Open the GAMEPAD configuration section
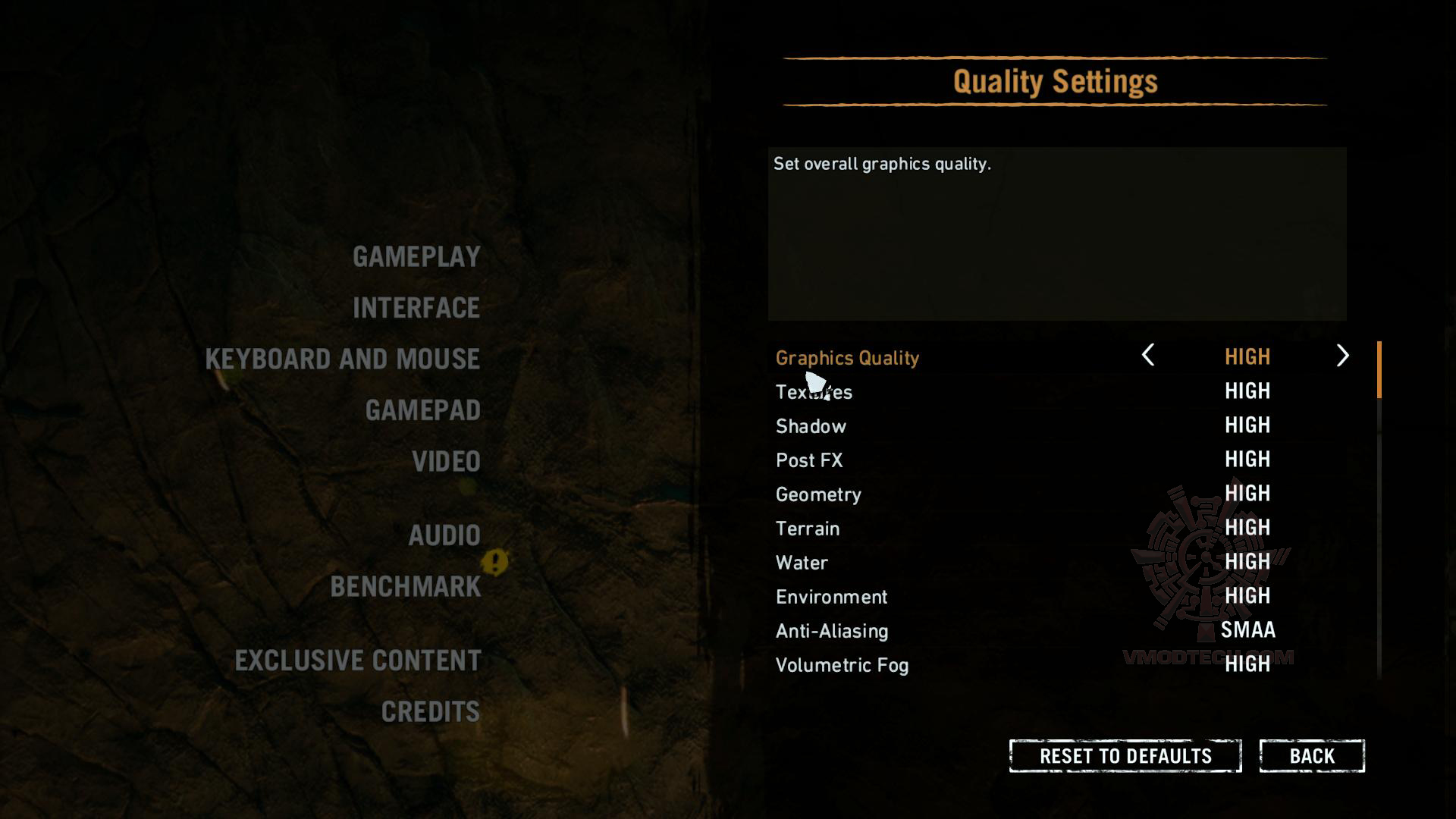Screen dimensions: 1456x819 422,409
